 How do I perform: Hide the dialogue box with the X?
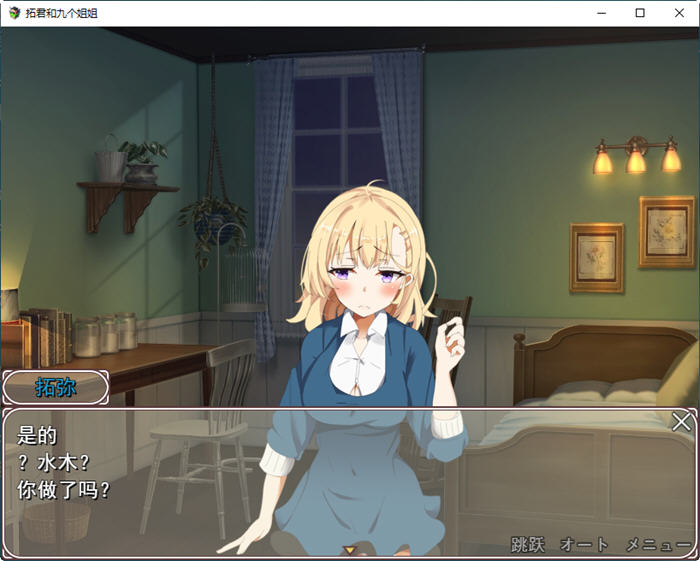pos(681,422)
